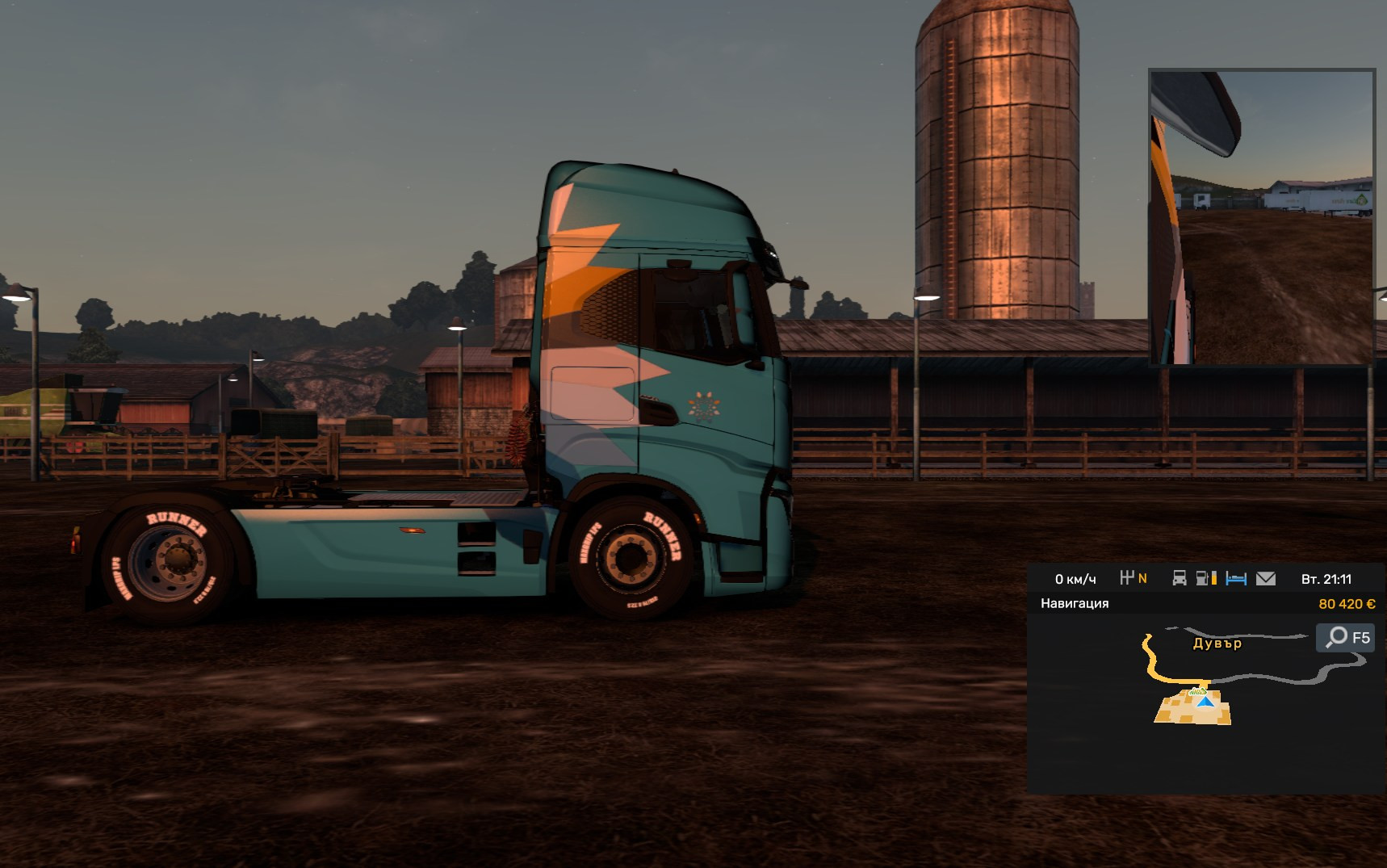Open the Навигация tab label

click(x=1075, y=603)
